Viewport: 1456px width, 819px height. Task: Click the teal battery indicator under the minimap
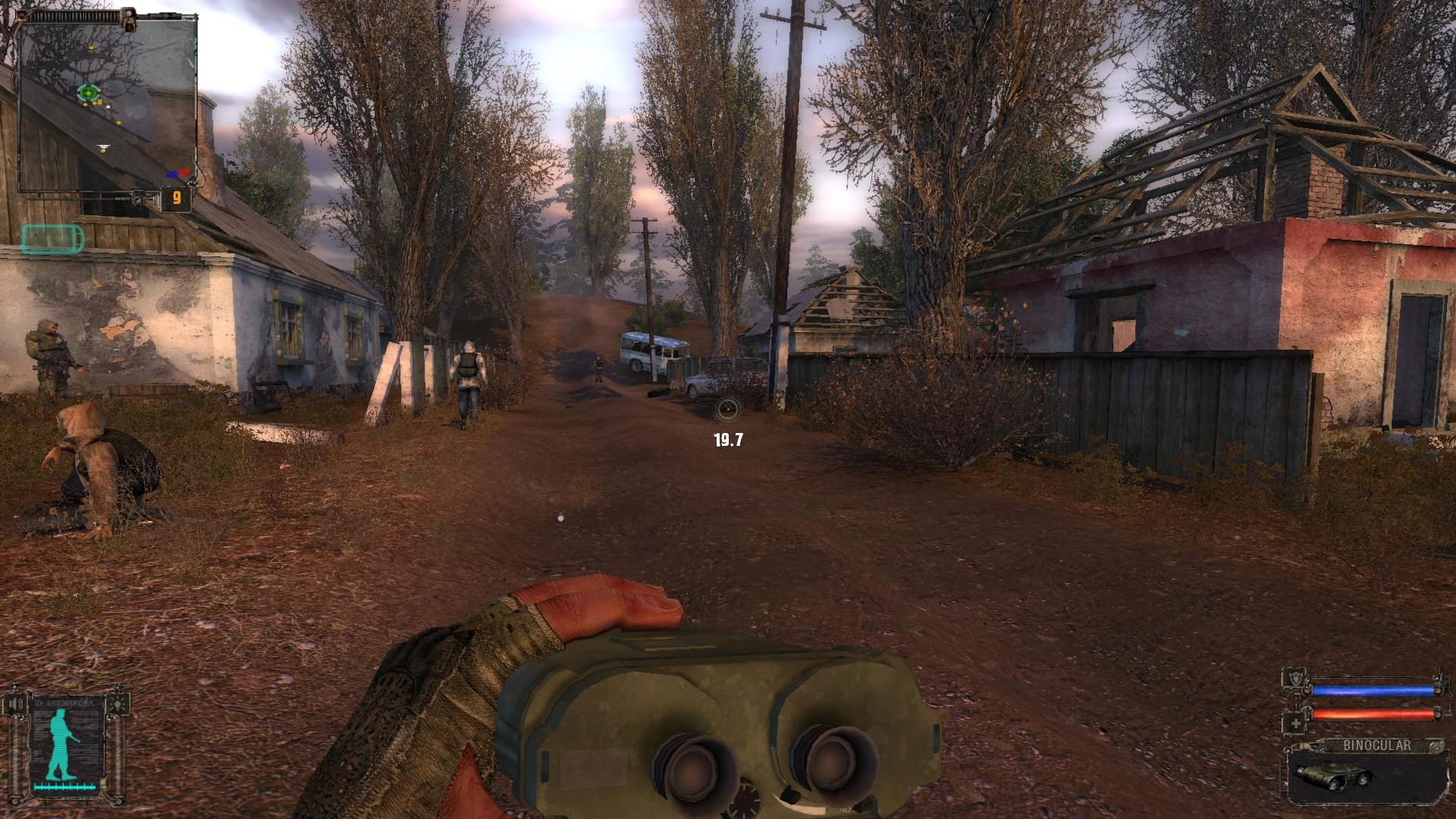click(x=51, y=237)
